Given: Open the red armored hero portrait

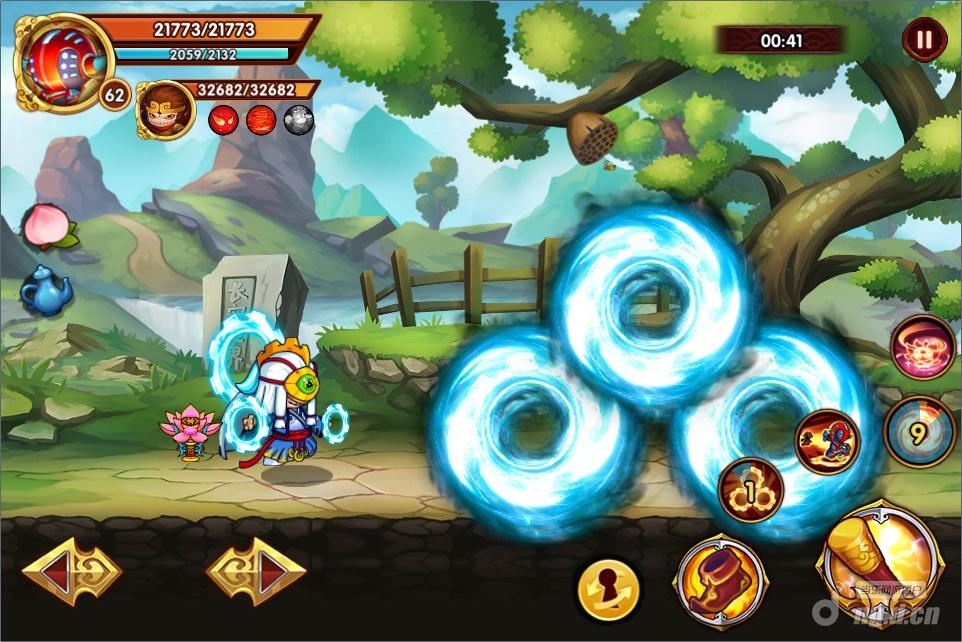Looking at the screenshot, I should point(63,62).
